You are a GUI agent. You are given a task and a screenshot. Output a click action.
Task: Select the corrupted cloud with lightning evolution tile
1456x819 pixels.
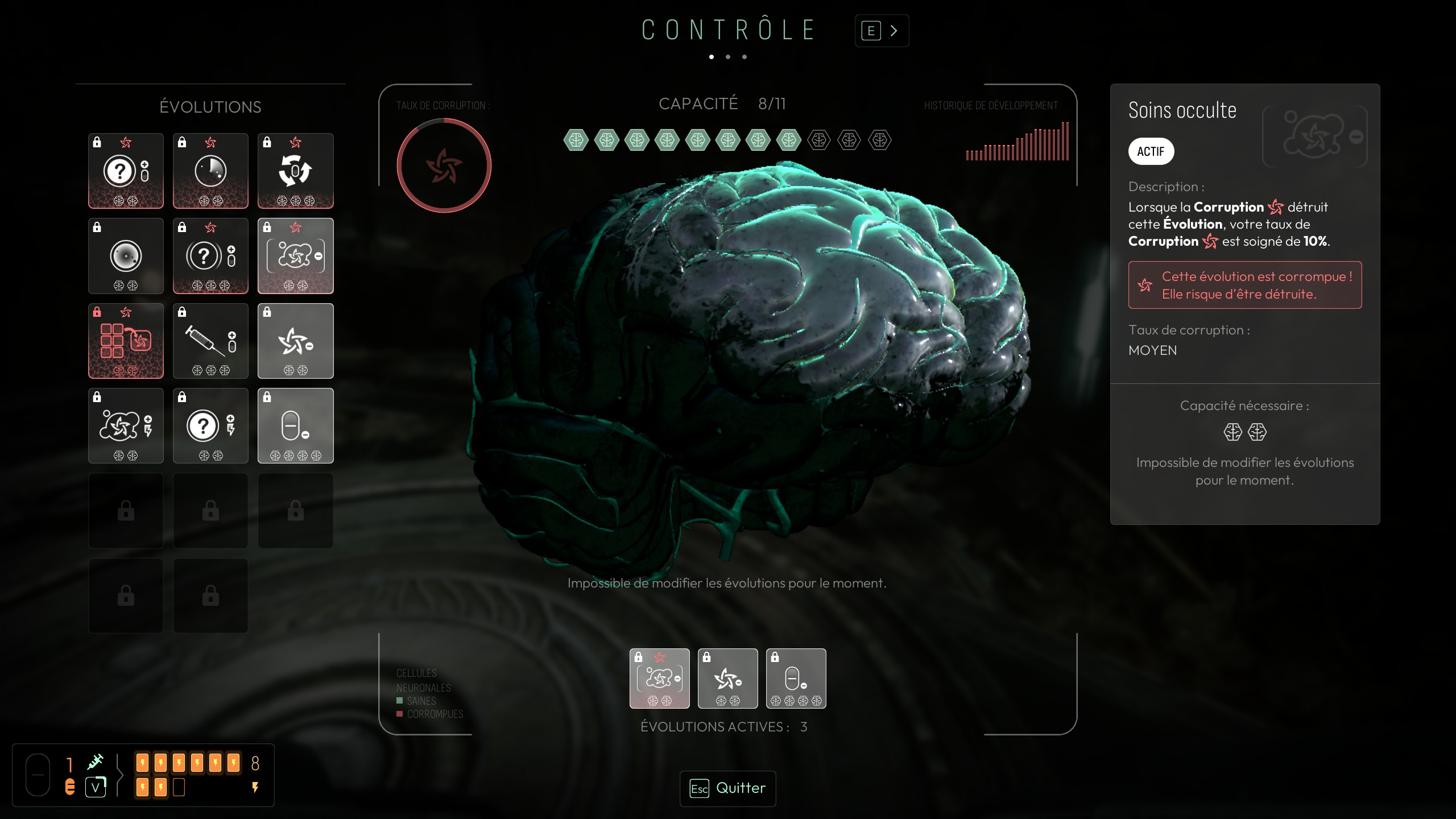[x=126, y=425]
